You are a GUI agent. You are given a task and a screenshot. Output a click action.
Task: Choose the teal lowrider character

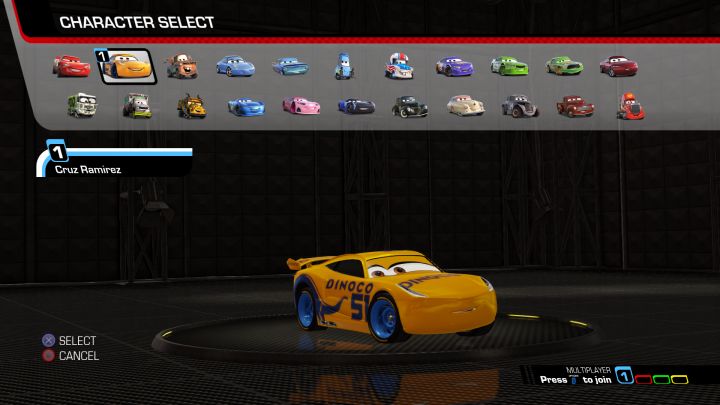pyautogui.click(x=290, y=66)
